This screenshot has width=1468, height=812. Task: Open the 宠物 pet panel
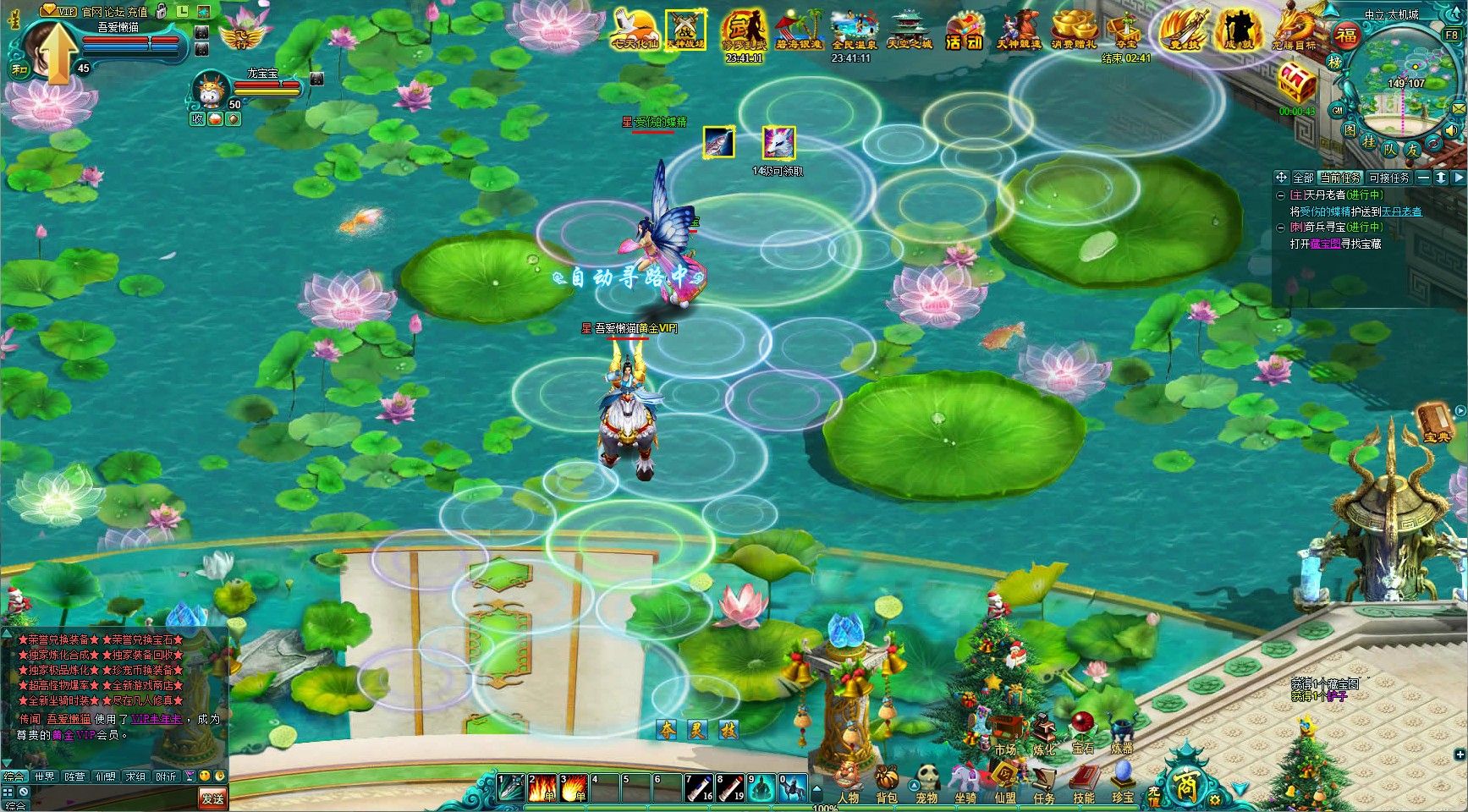(x=926, y=784)
